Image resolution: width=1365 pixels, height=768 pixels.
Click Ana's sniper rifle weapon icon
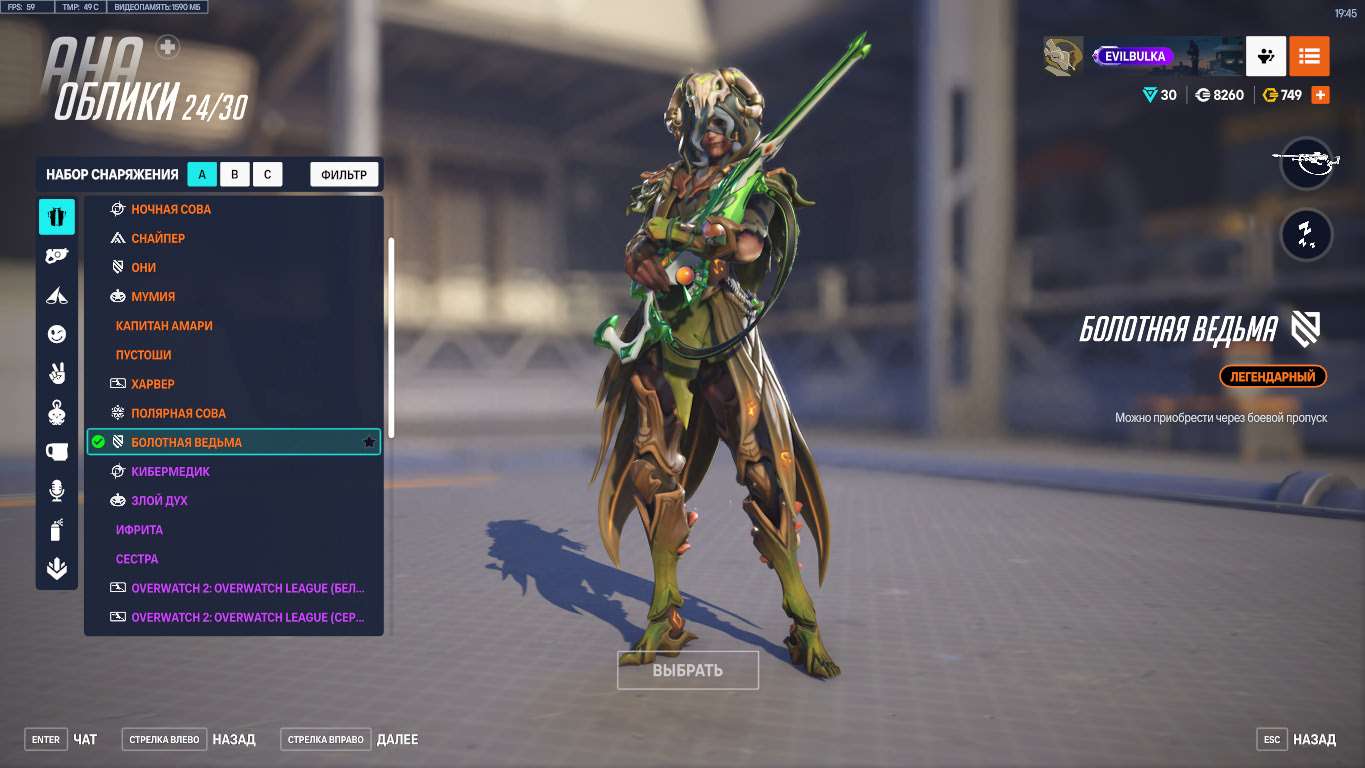(1306, 163)
